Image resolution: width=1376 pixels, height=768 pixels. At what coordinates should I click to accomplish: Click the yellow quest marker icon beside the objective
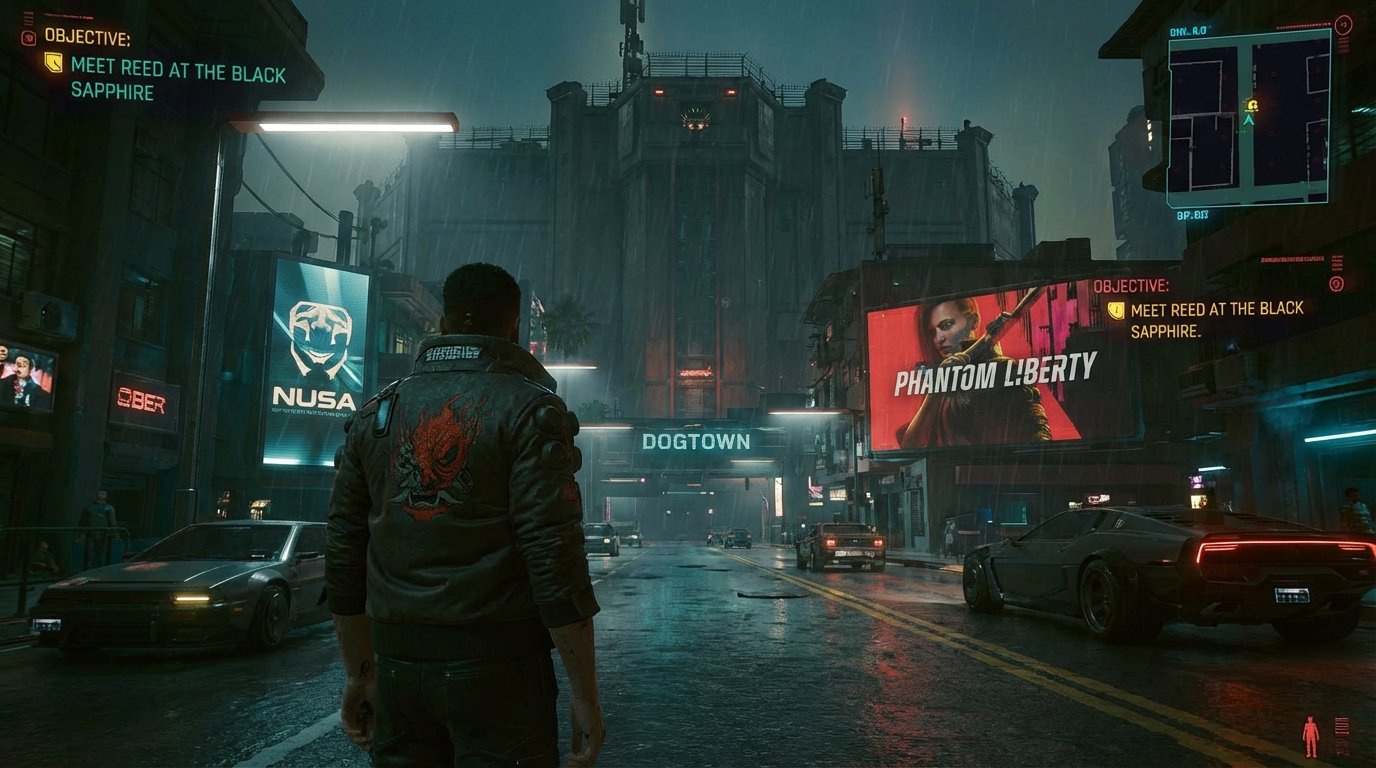(x=53, y=62)
